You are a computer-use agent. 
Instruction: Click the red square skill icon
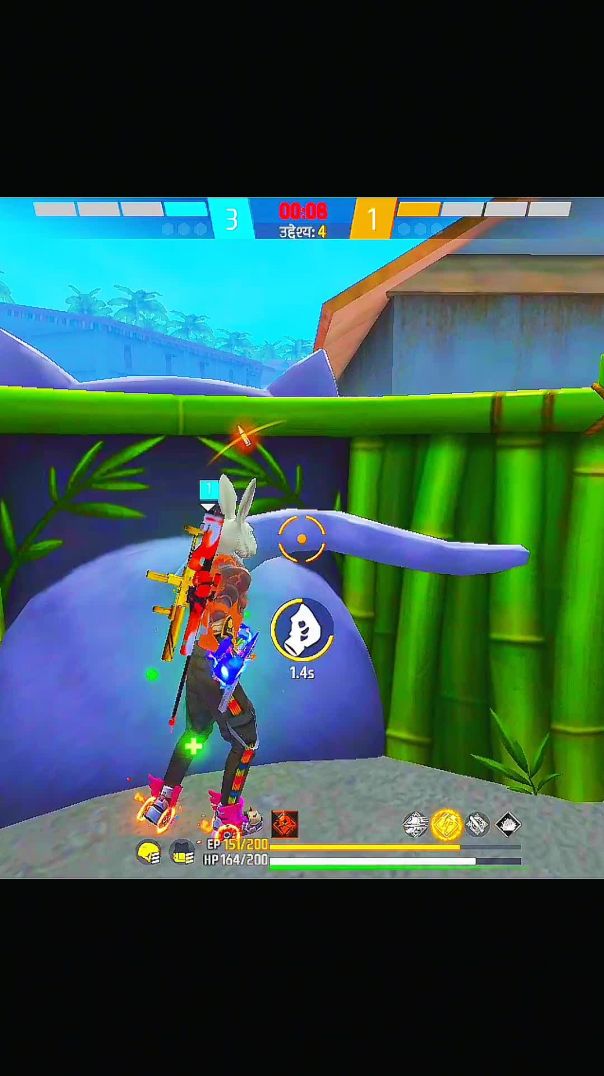285,824
